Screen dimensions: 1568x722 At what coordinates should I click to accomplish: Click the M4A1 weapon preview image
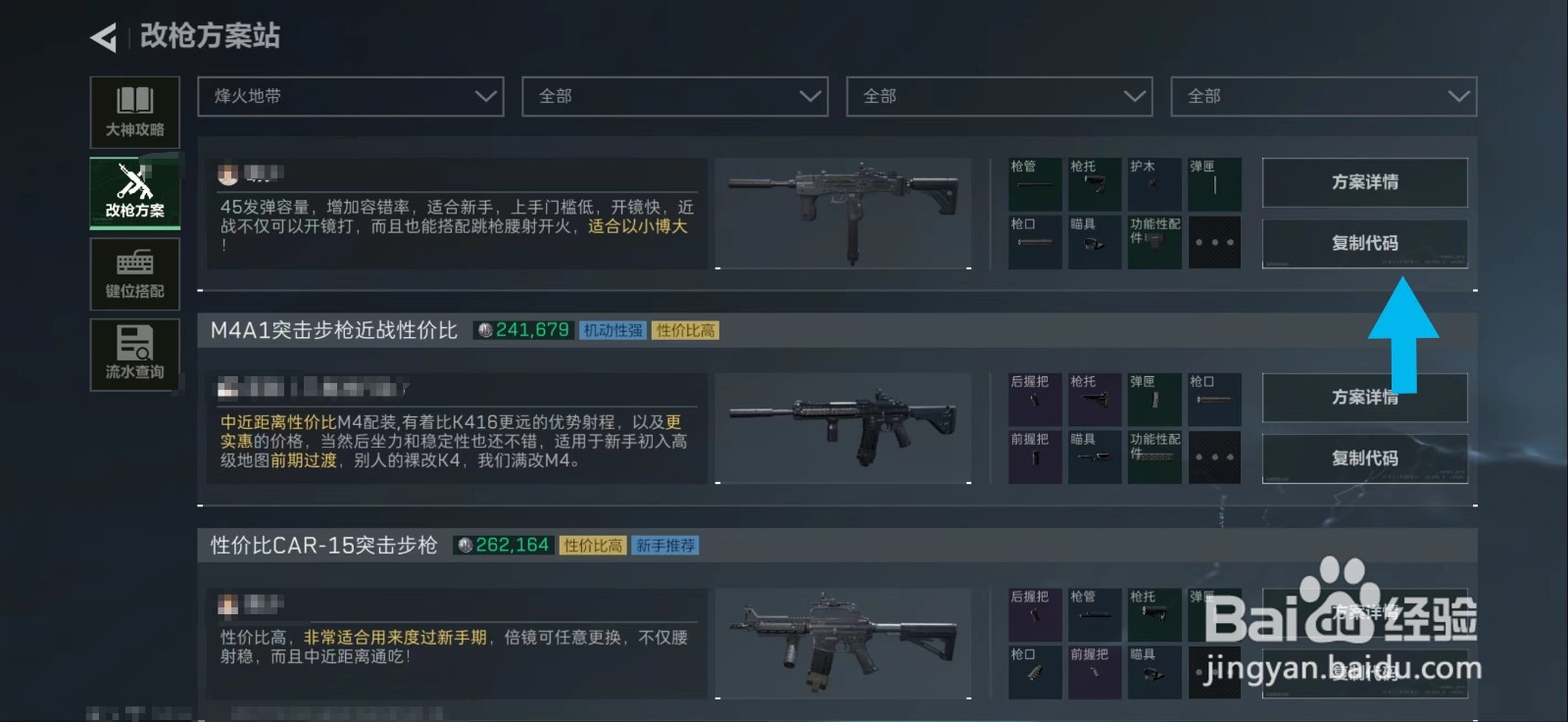pos(843,427)
